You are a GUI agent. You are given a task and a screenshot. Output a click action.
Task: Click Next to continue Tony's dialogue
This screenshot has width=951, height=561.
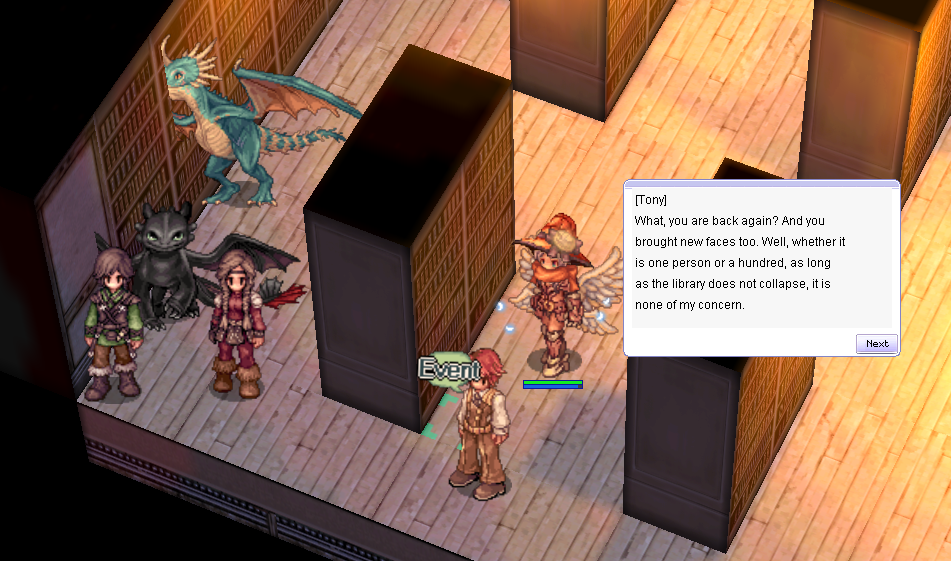point(876,343)
